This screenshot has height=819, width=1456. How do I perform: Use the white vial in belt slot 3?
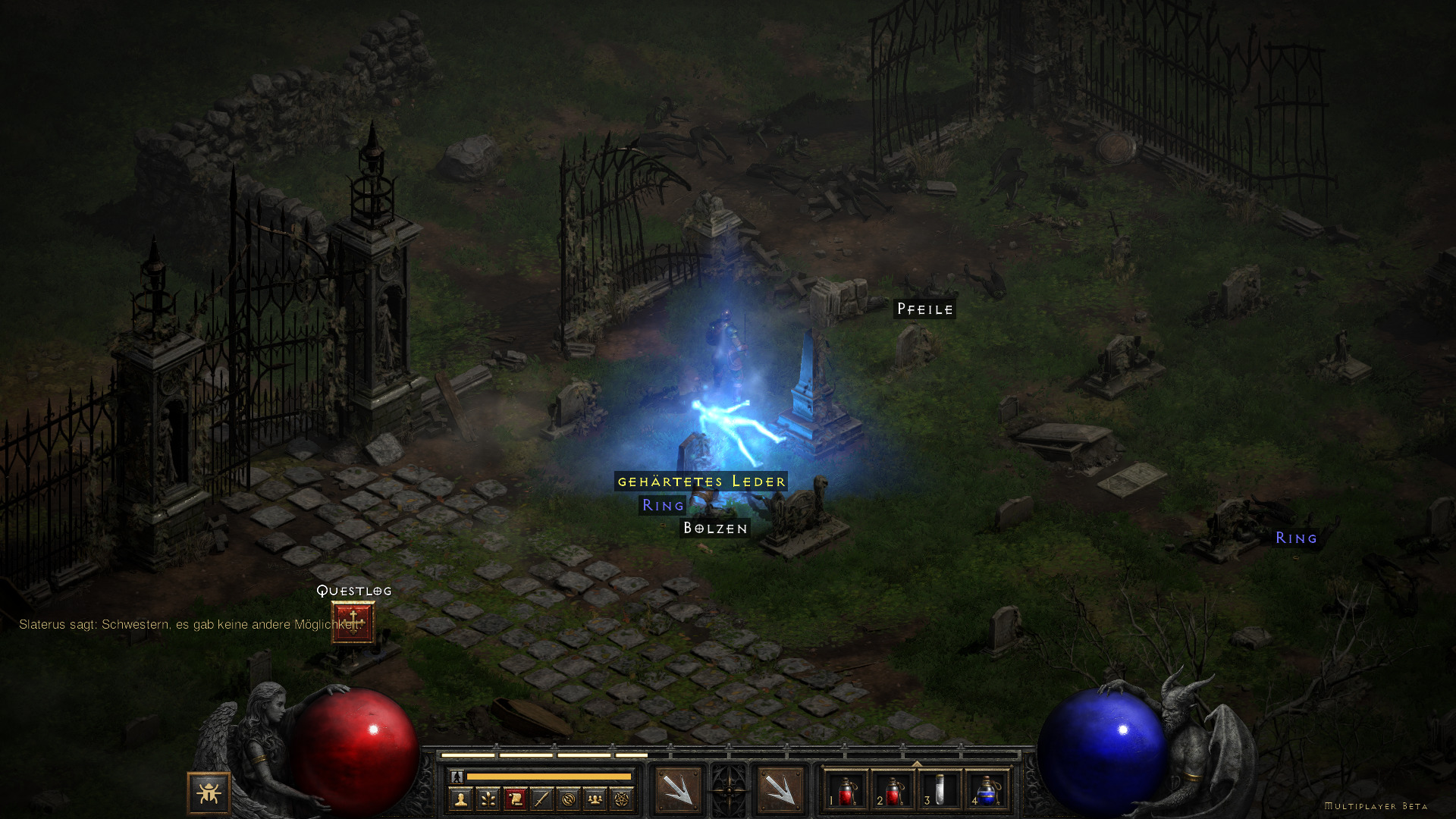pos(940,790)
